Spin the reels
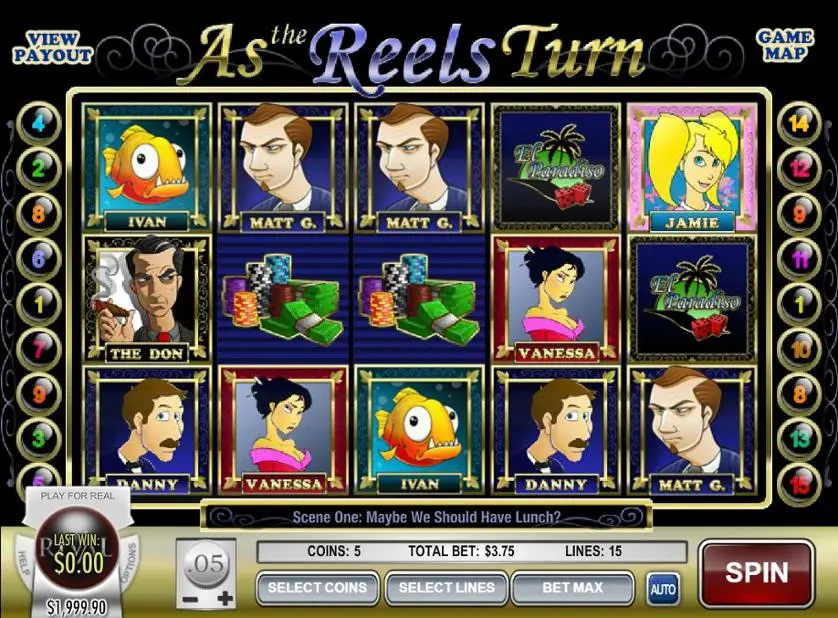This screenshot has height=618, width=838. (x=756, y=574)
